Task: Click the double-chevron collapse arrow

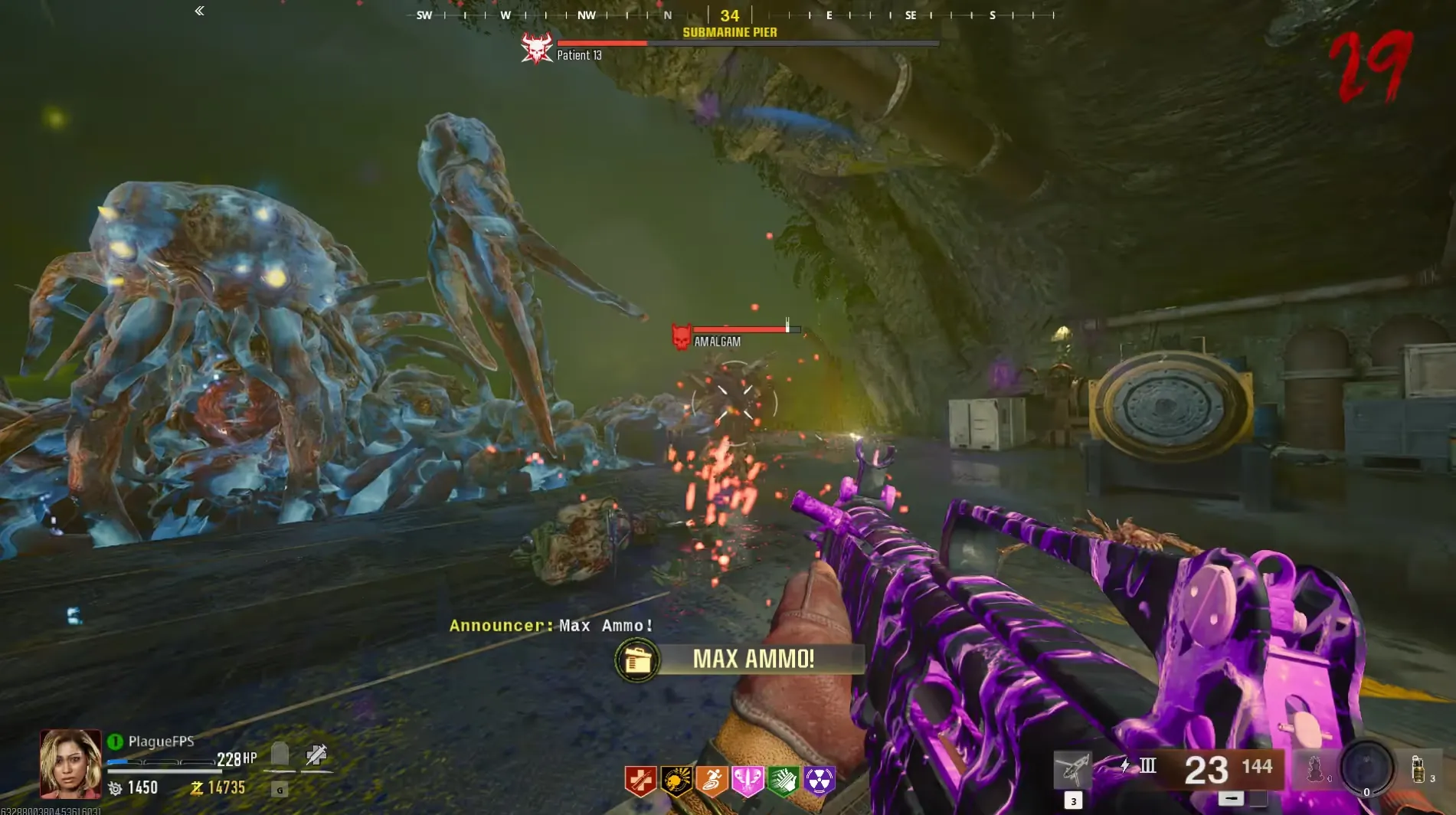Action: (199, 11)
